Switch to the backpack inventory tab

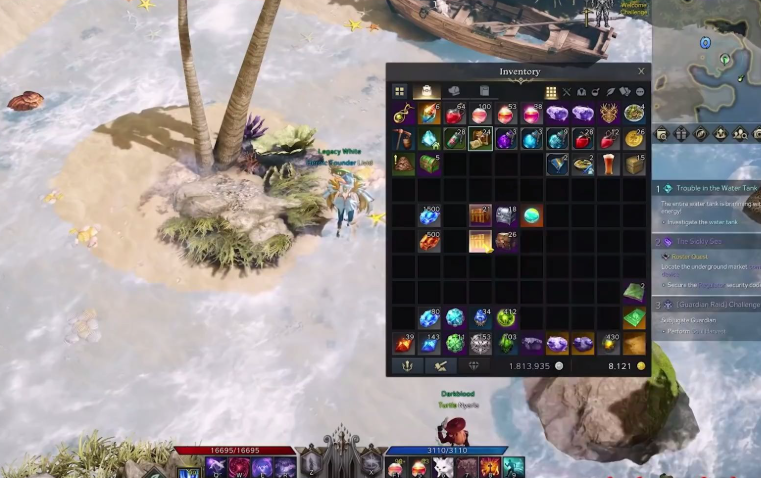(426, 92)
